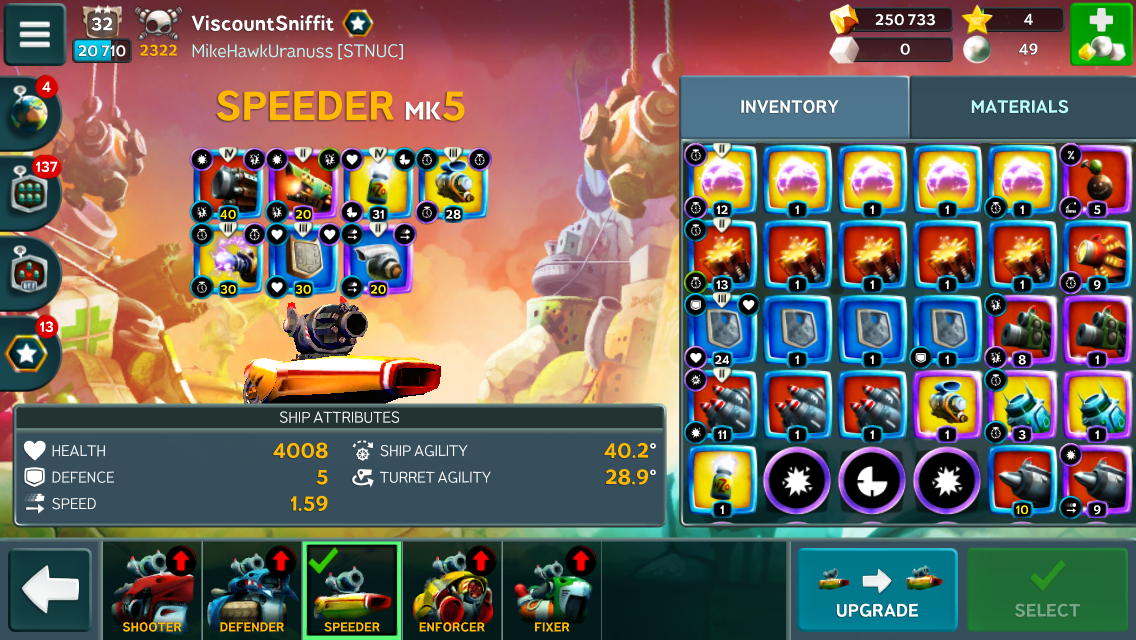Select the checked Speeder ship tile

pos(352,591)
